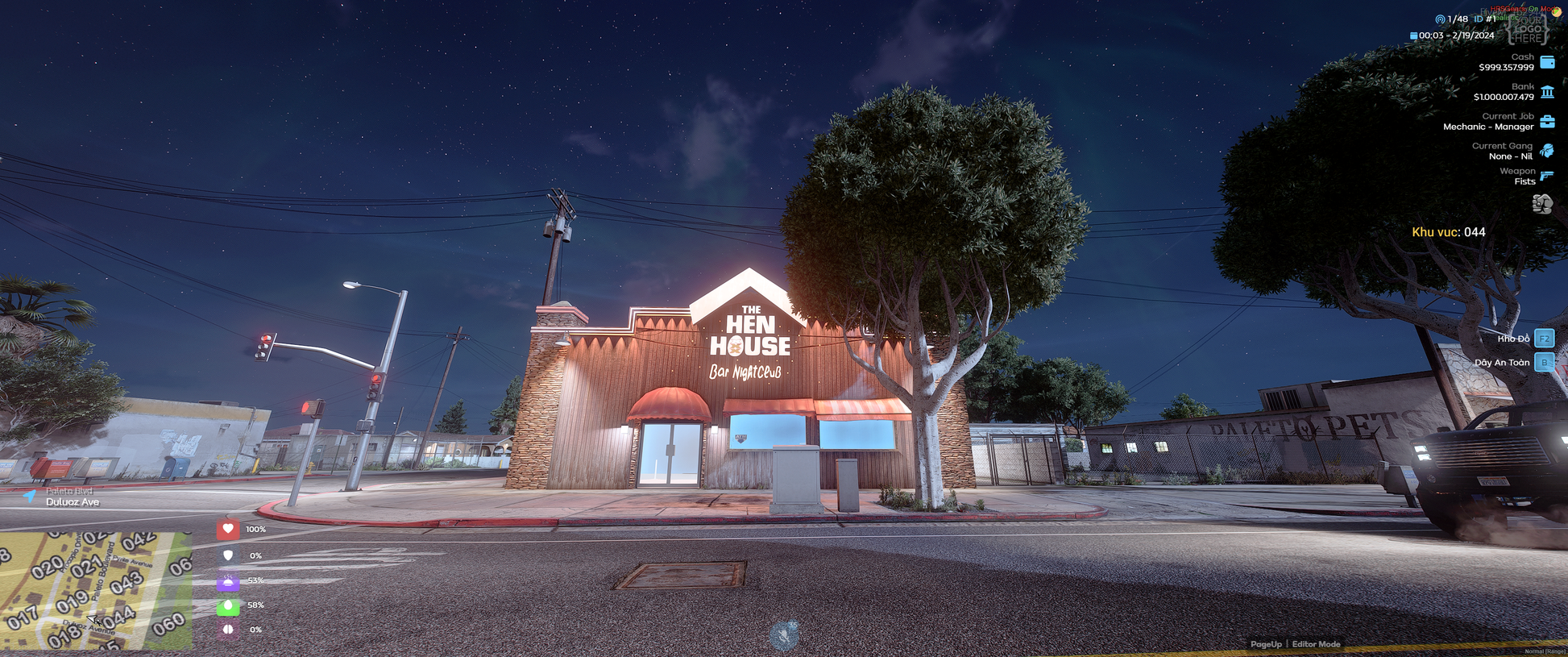The width and height of the screenshot is (1568, 657).
Task: Open the Bank building icon
Action: pos(1547,92)
